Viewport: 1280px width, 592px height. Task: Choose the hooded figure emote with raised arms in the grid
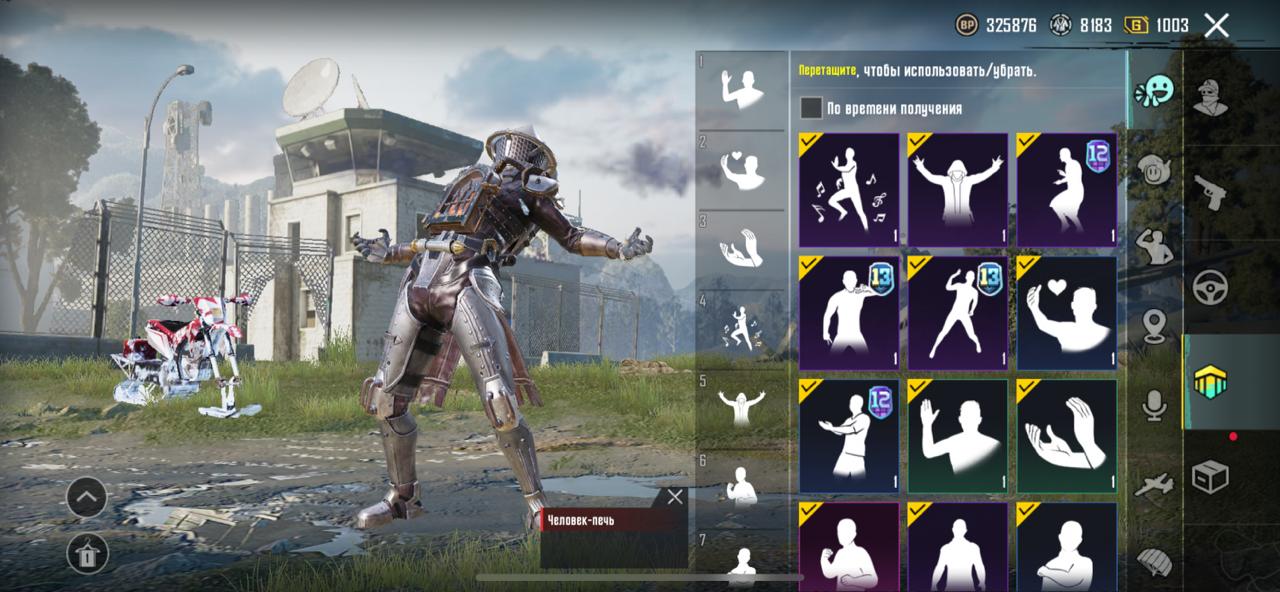click(958, 190)
